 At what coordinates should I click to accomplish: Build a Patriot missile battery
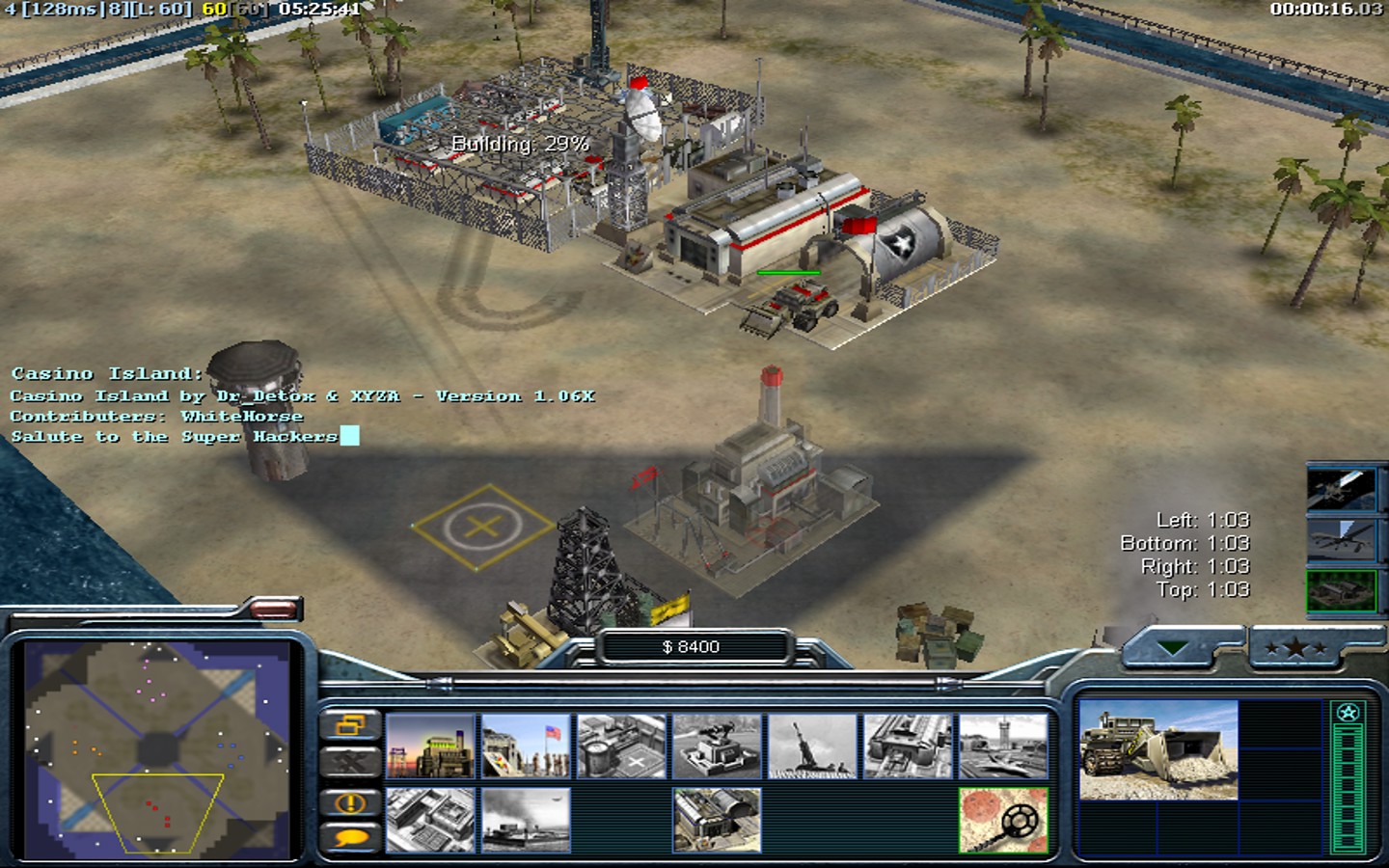point(717,746)
